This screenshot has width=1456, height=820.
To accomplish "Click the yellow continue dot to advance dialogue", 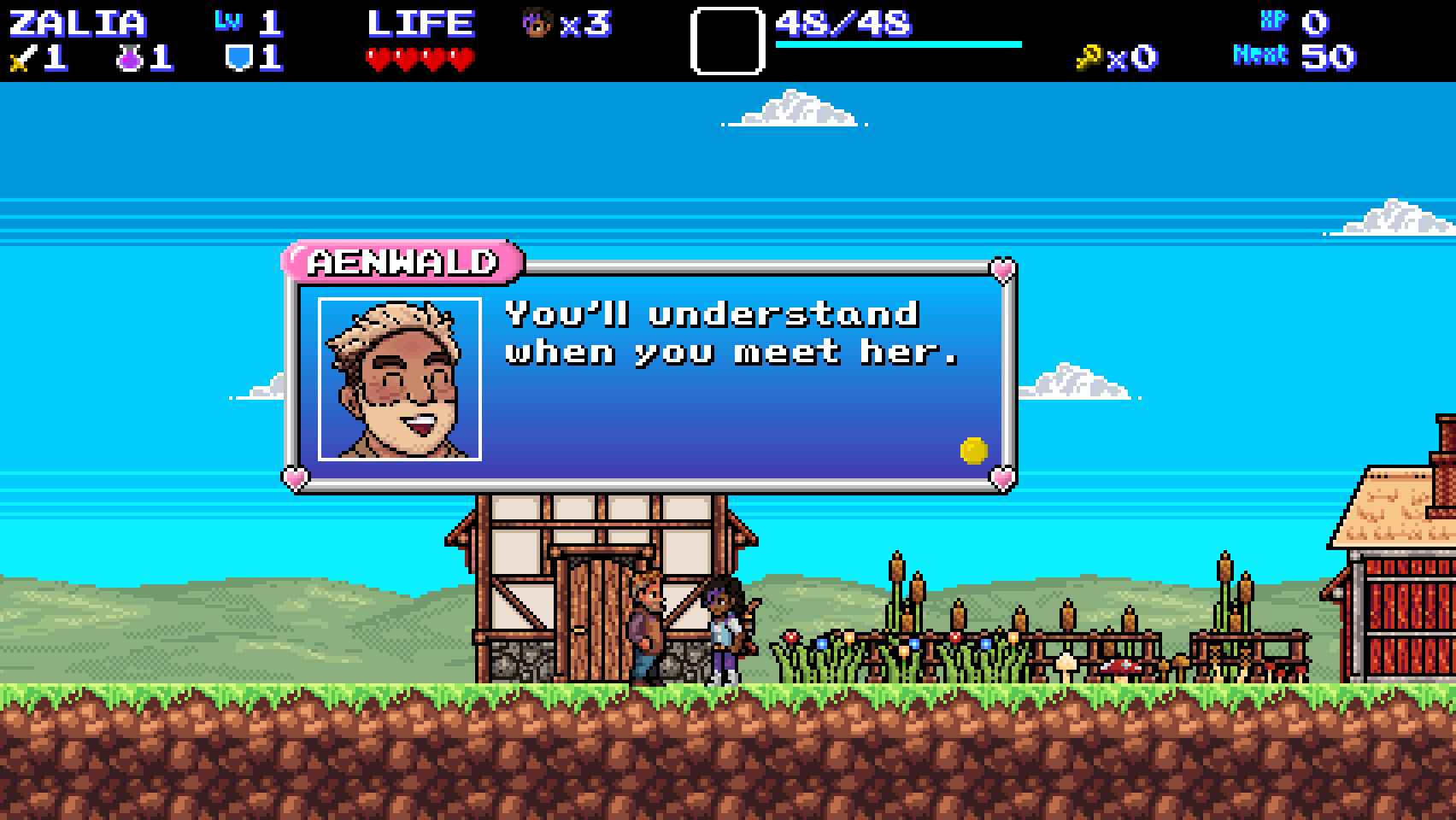I will click(x=972, y=451).
